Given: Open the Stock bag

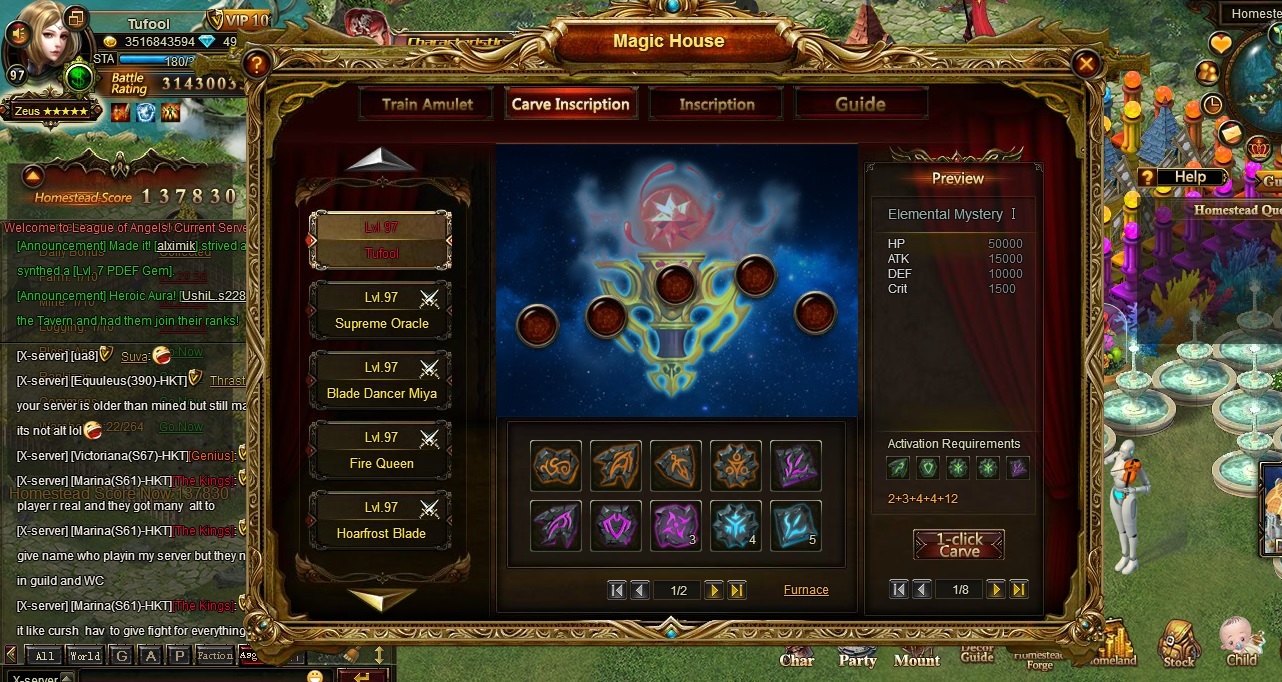Looking at the screenshot, I should pyautogui.click(x=1179, y=645).
